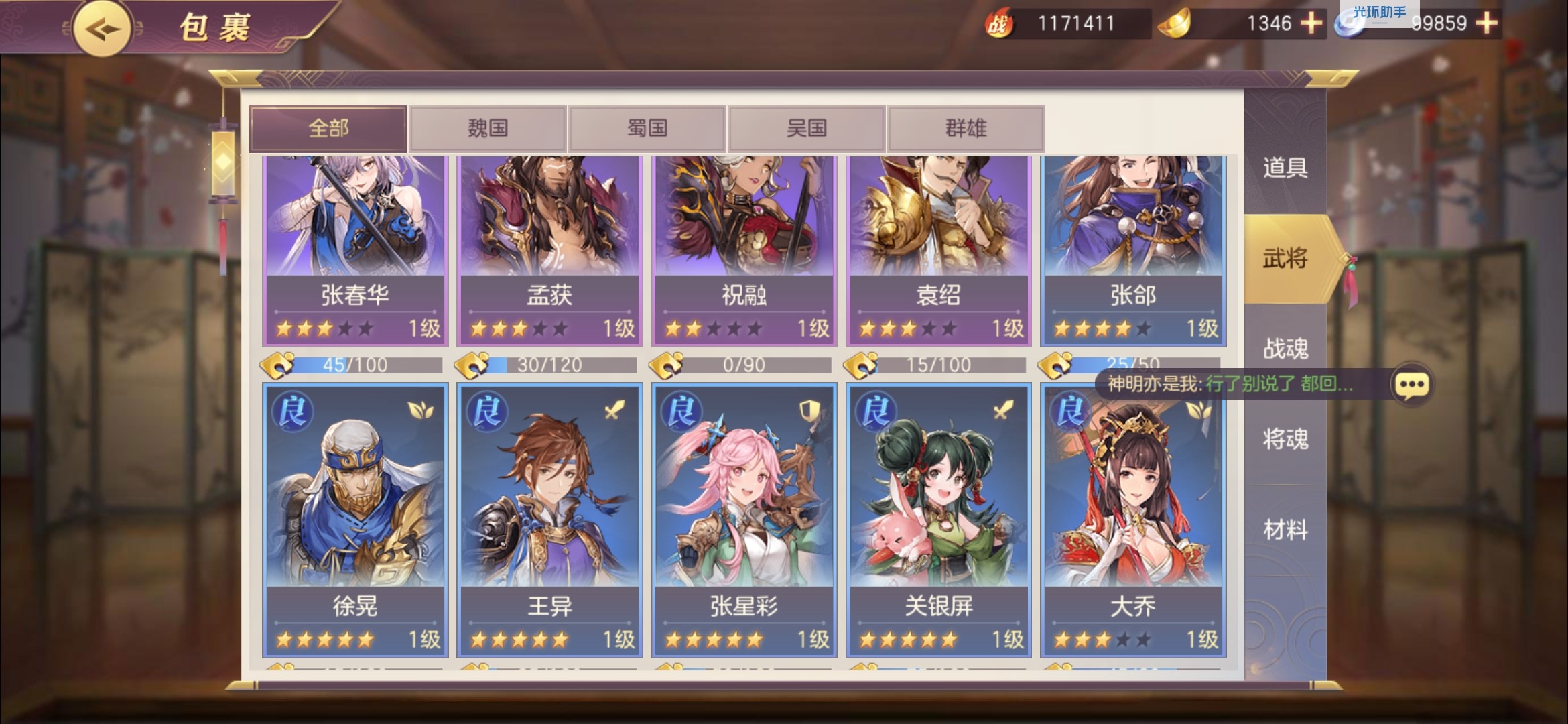
Task: Open the 吴国 faction tab
Action: (x=807, y=128)
